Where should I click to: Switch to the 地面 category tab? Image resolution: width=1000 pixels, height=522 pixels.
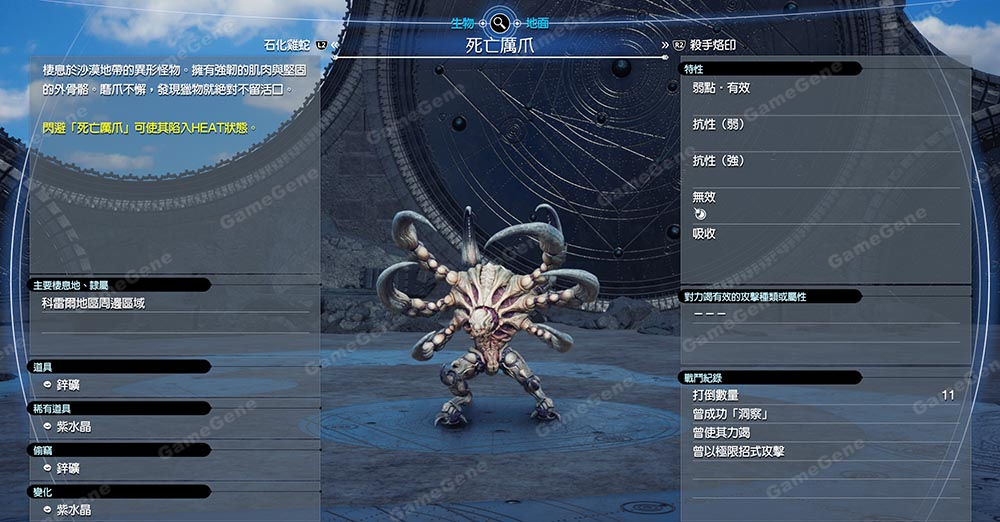click(538, 21)
